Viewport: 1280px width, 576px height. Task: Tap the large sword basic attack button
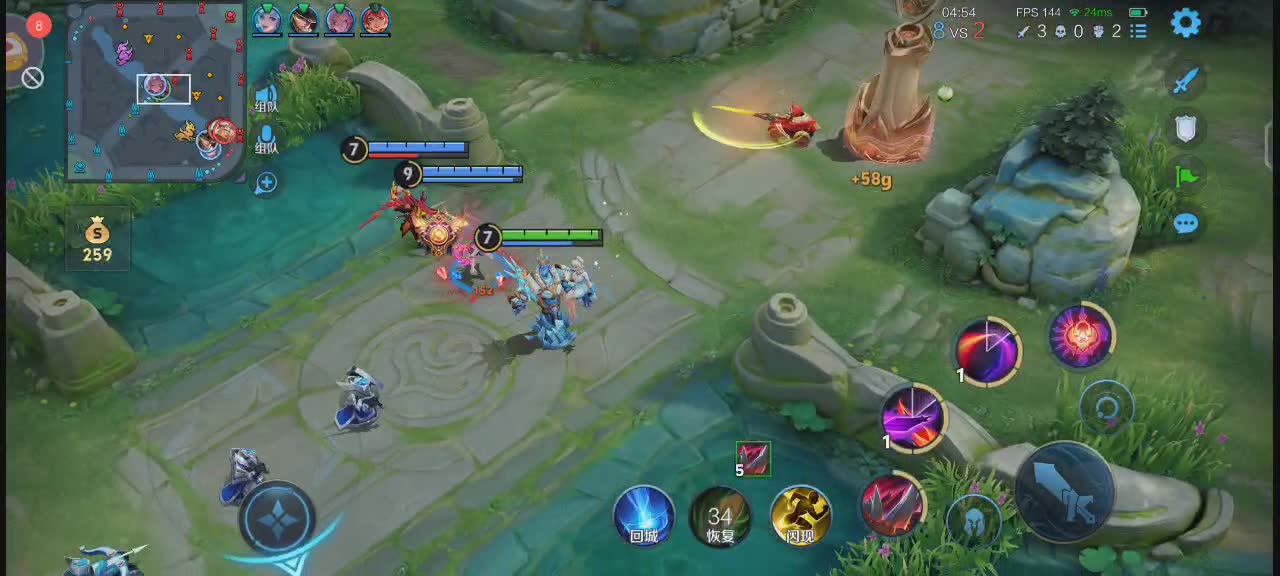click(x=1064, y=493)
